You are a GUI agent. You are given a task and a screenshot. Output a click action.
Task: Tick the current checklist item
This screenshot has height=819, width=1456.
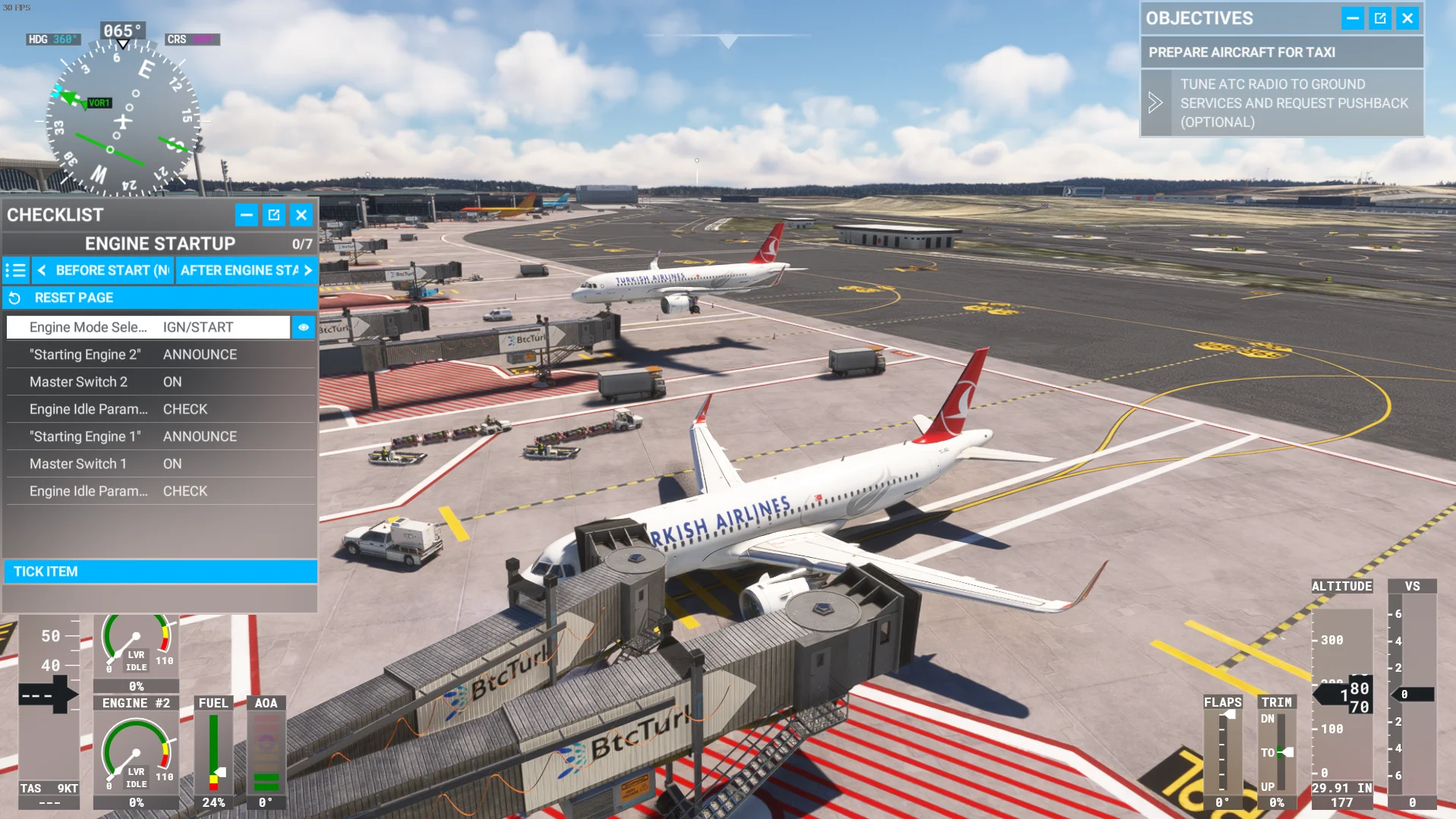[x=160, y=572]
